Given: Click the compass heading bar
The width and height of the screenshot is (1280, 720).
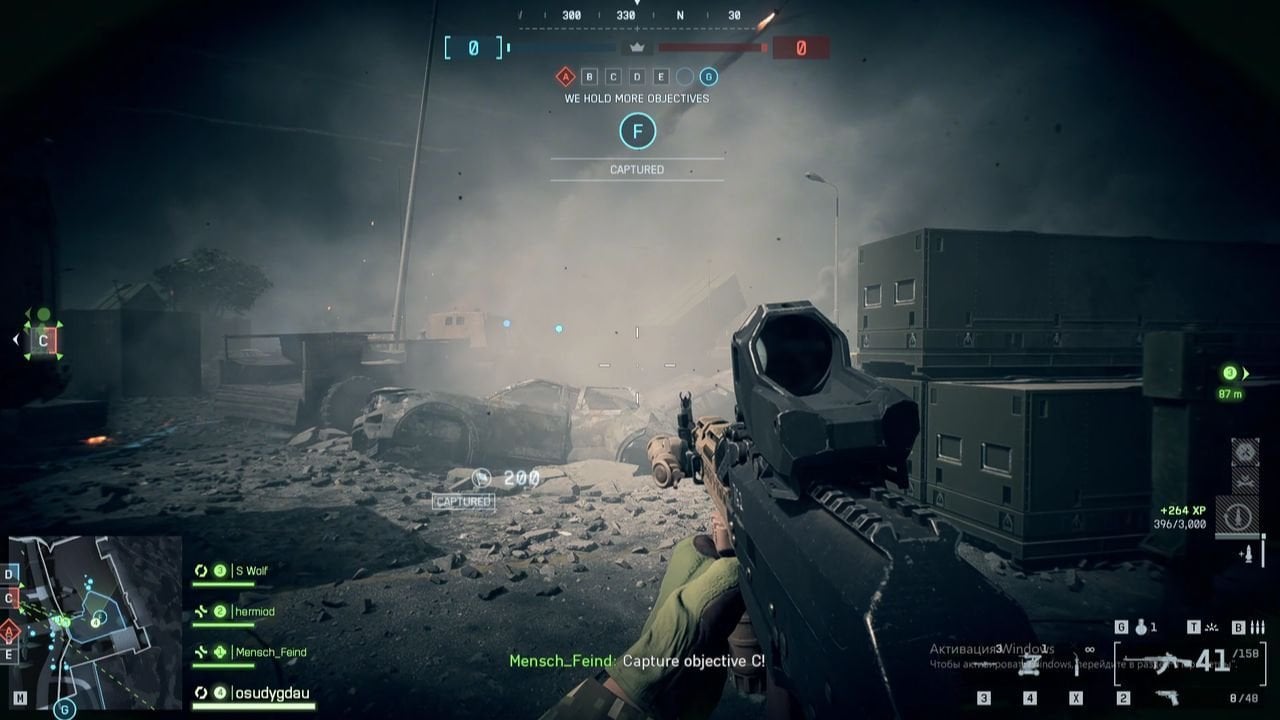Looking at the screenshot, I should [x=637, y=15].
